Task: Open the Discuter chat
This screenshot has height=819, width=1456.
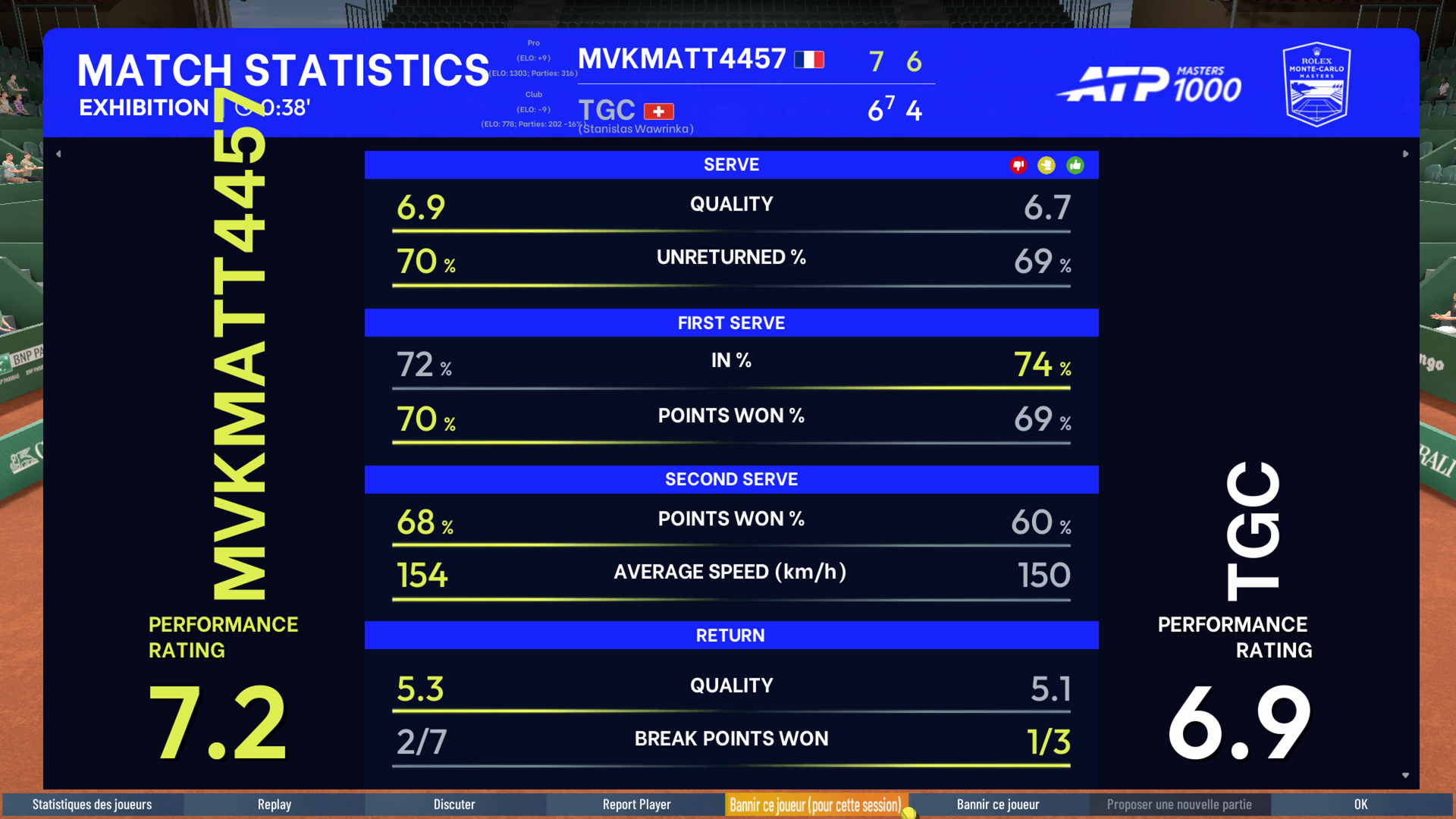Action: click(x=454, y=805)
